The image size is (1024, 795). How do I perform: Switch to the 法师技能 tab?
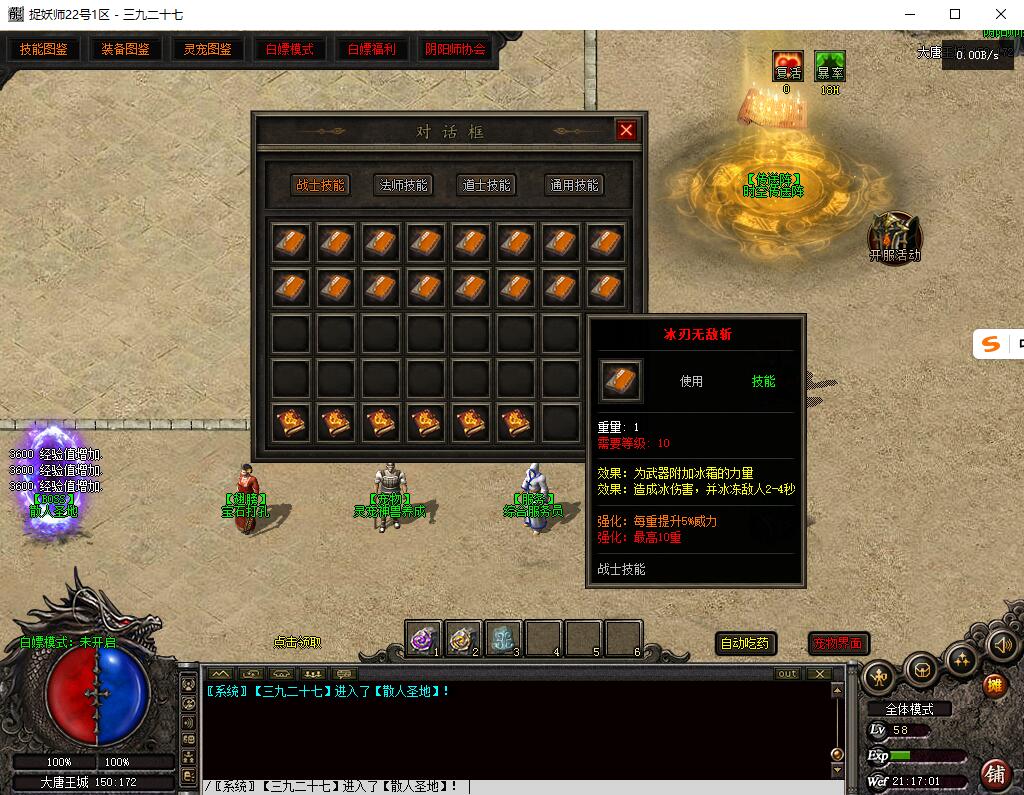pos(402,185)
